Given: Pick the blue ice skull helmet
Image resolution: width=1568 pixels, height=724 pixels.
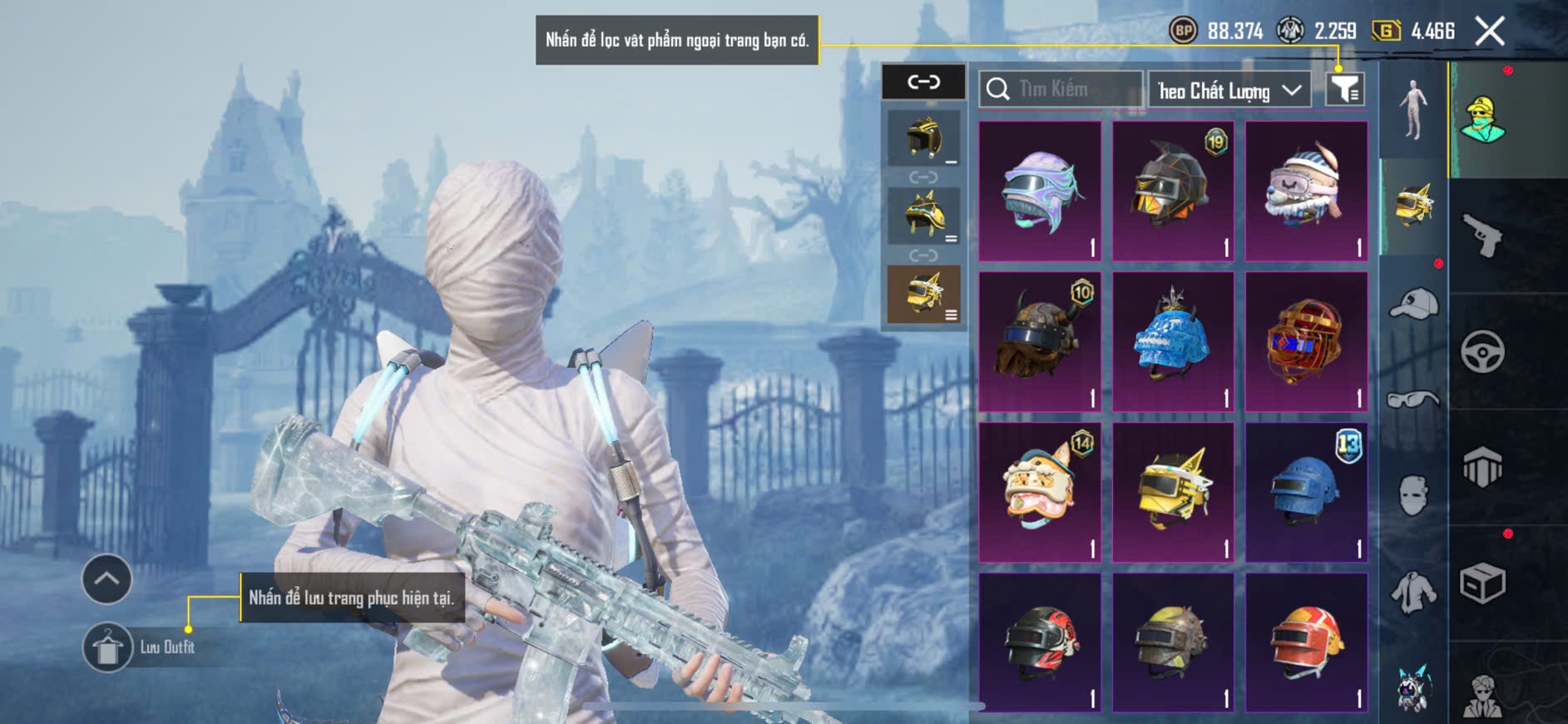Looking at the screenshot, I should pos(1173,342).
